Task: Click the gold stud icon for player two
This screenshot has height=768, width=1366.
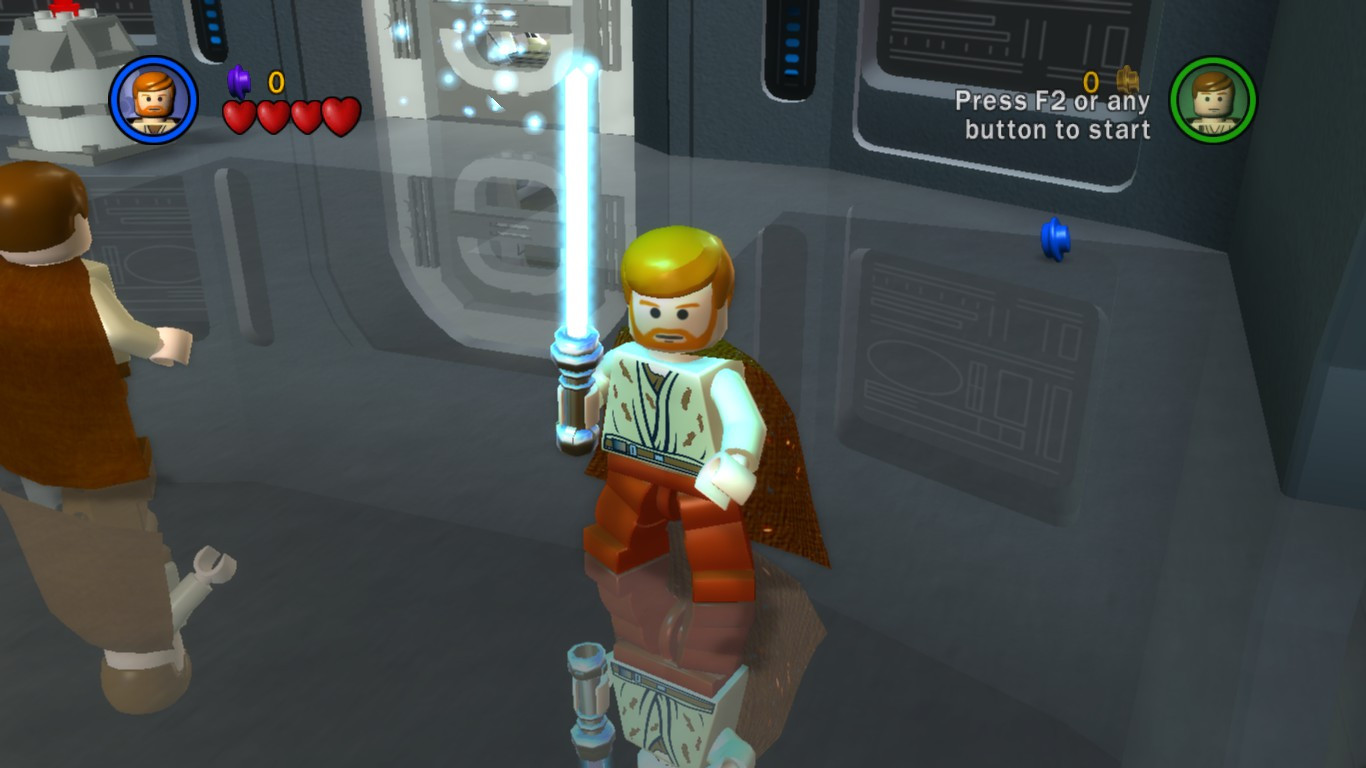Action: click(x=1129, y=82)
